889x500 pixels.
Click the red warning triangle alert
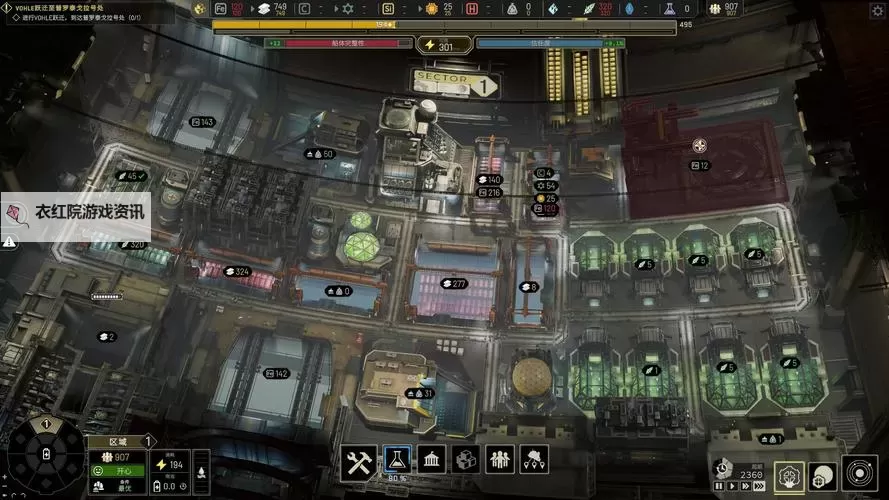(x=9, y=241)
